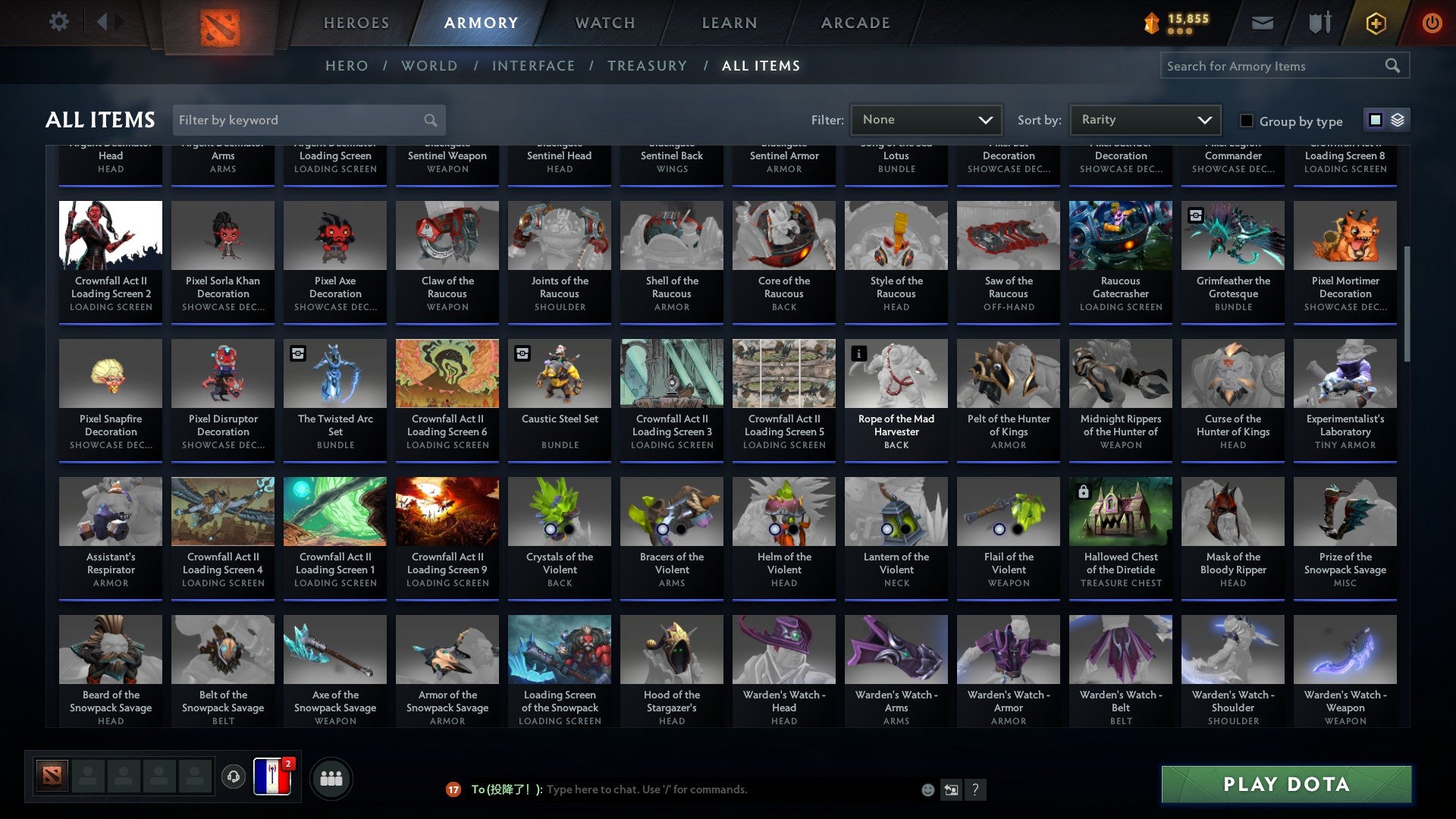Click the Dota Plus hexagon icon
This screenshot has width=1456, height=819.
coord(1375,22)
